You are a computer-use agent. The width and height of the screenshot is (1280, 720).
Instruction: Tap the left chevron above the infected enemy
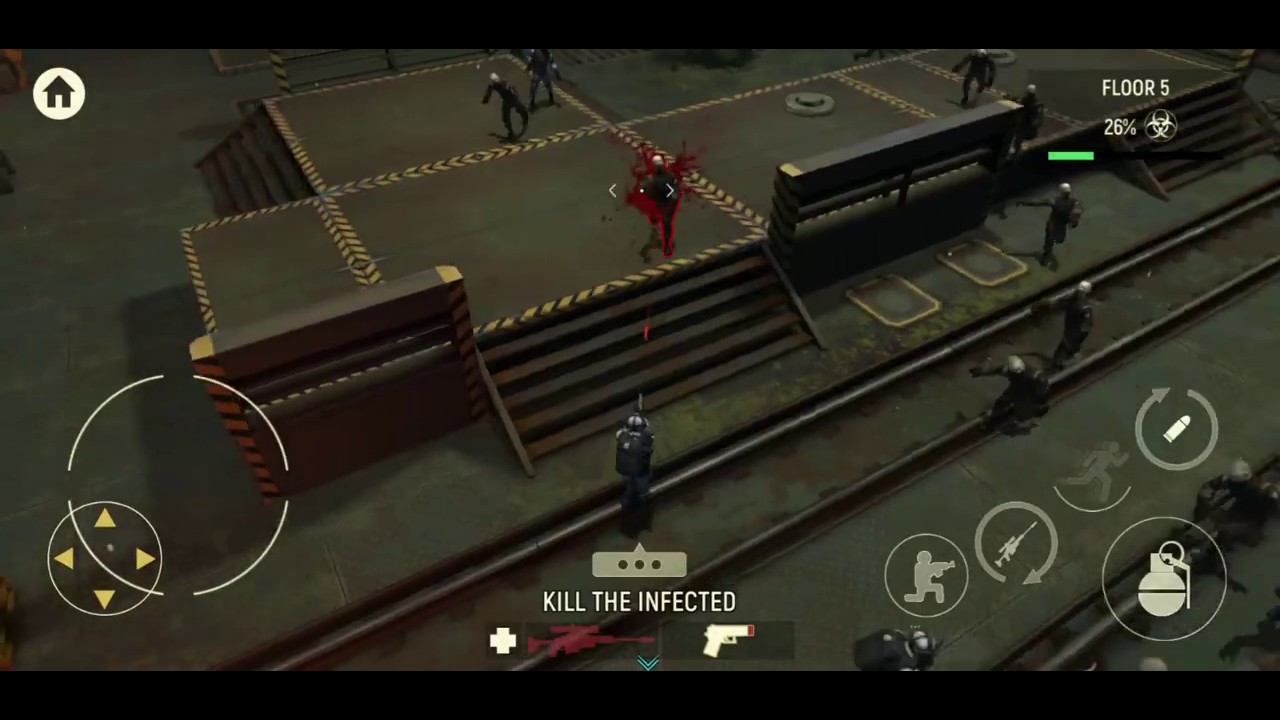click(612, 190)
